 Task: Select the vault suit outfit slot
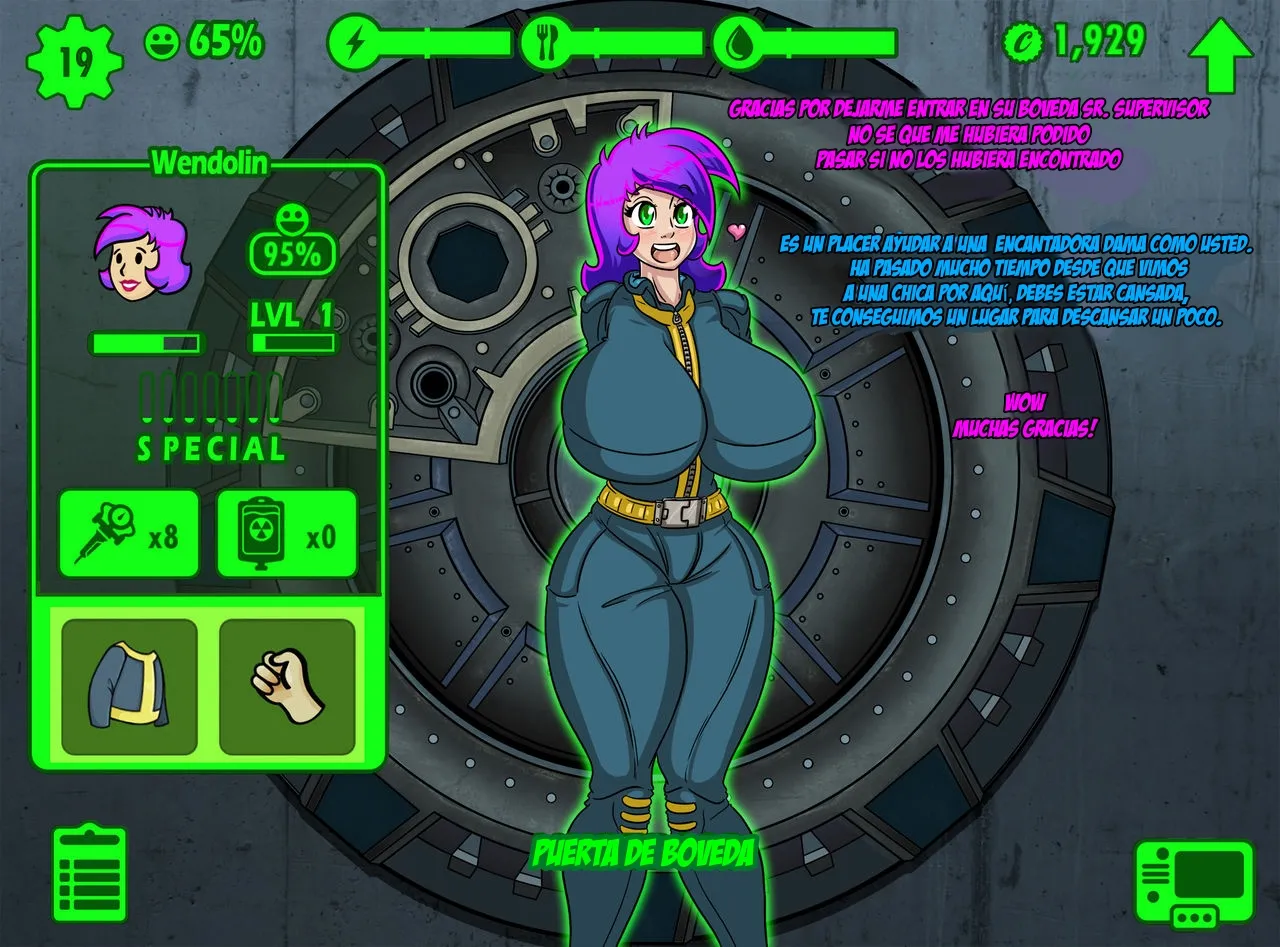tap(130, 686)
